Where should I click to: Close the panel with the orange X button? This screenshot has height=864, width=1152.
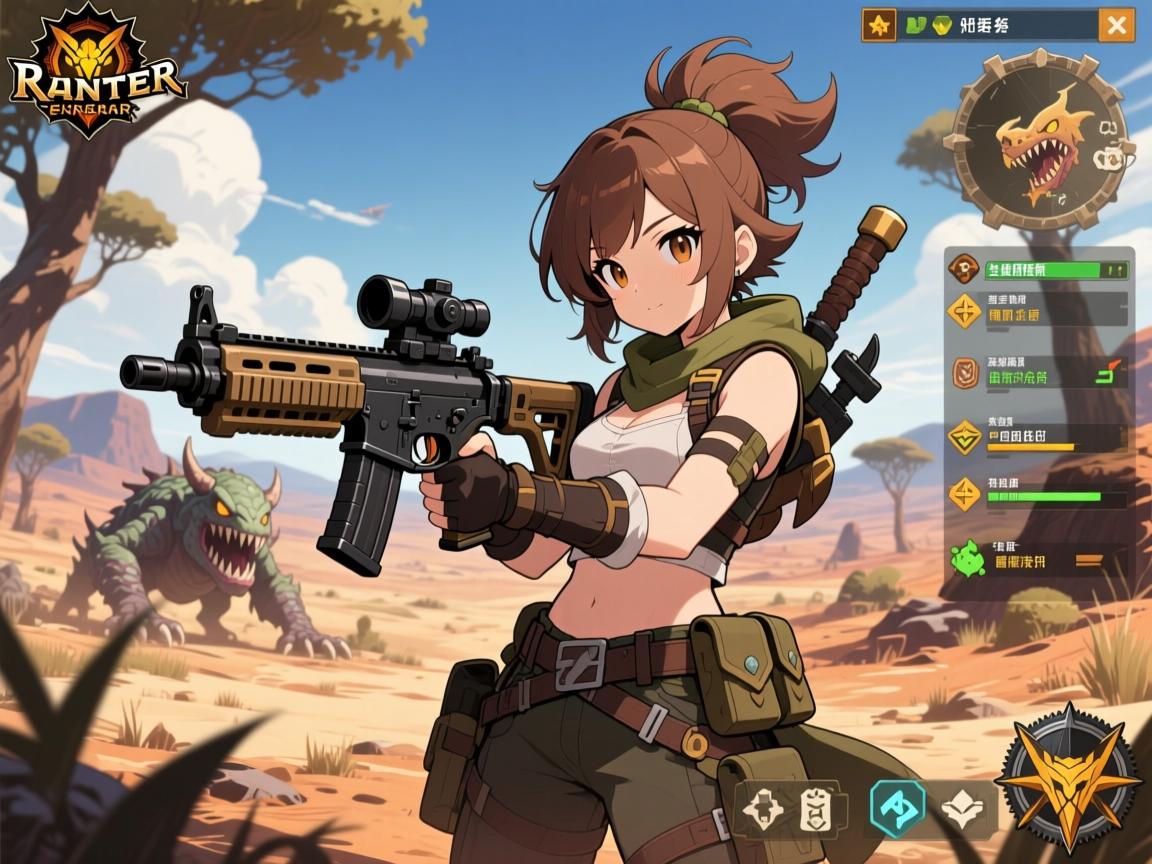(x=1116, y=25)
